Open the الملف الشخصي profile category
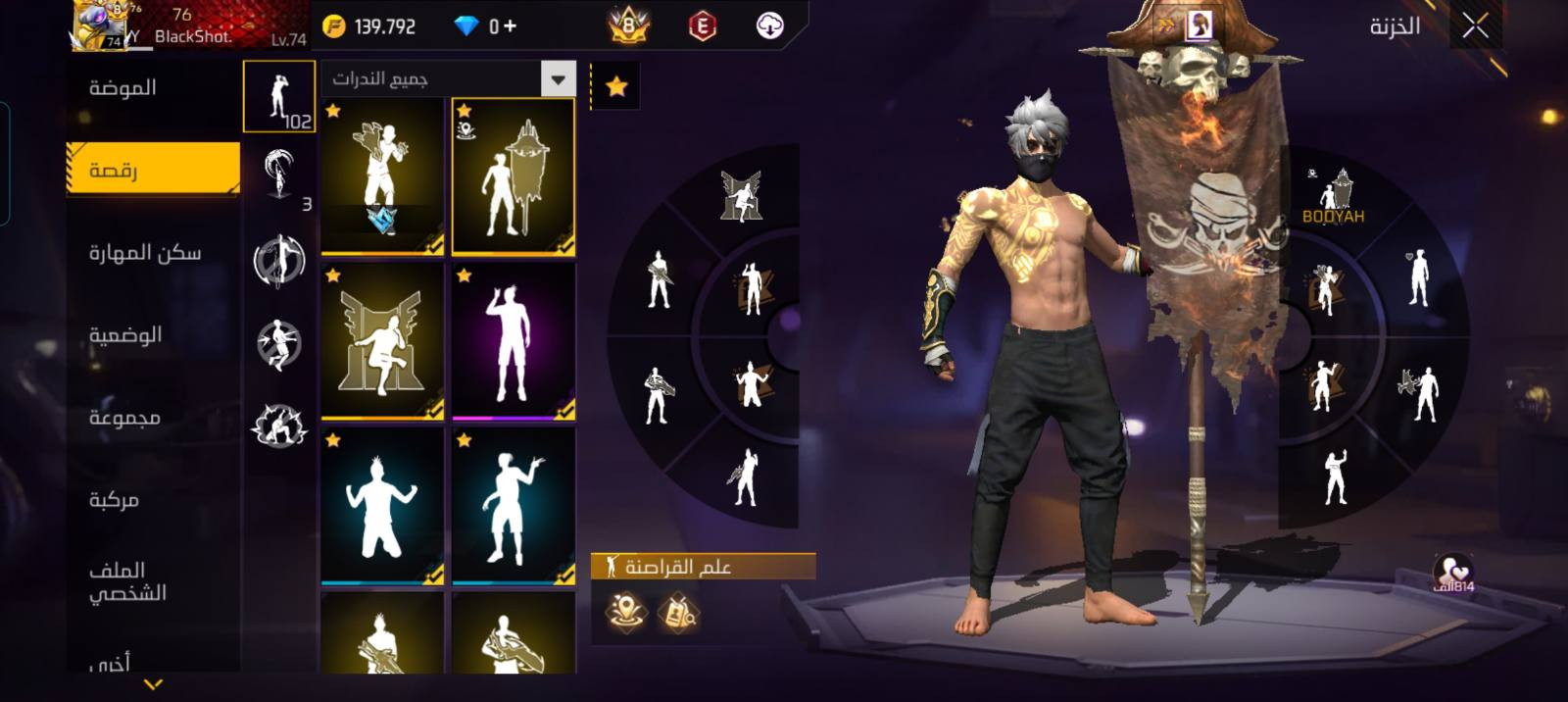1568x702 pixels. click(127, 581)
